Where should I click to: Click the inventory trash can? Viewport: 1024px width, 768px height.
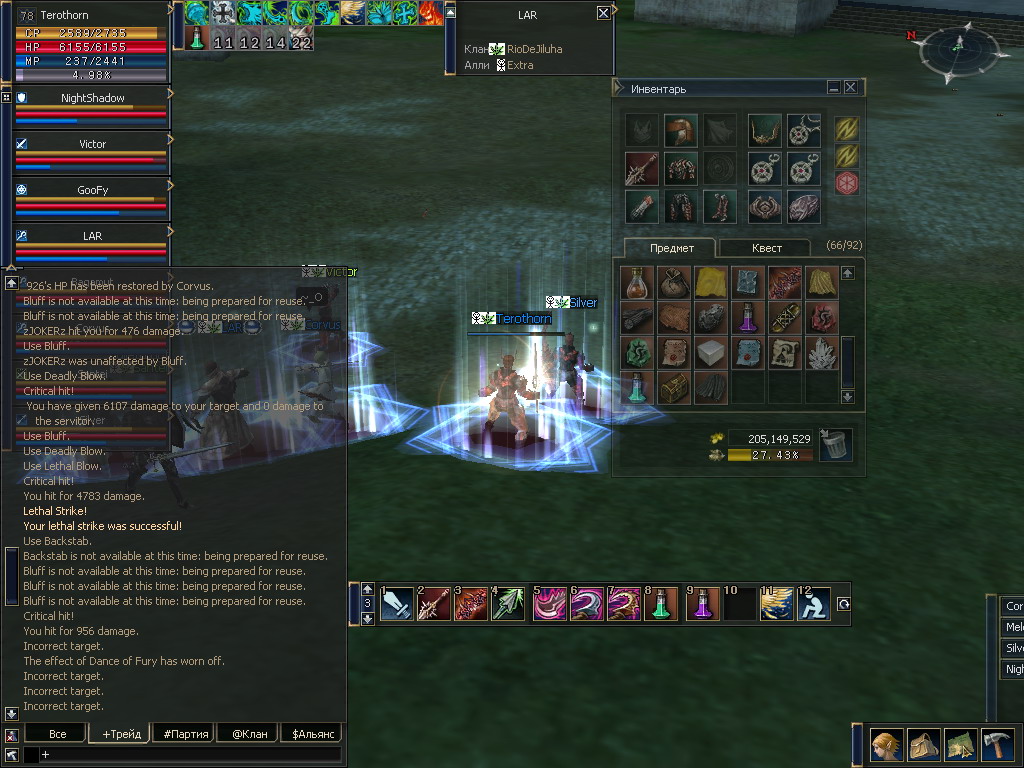point(835,446)
